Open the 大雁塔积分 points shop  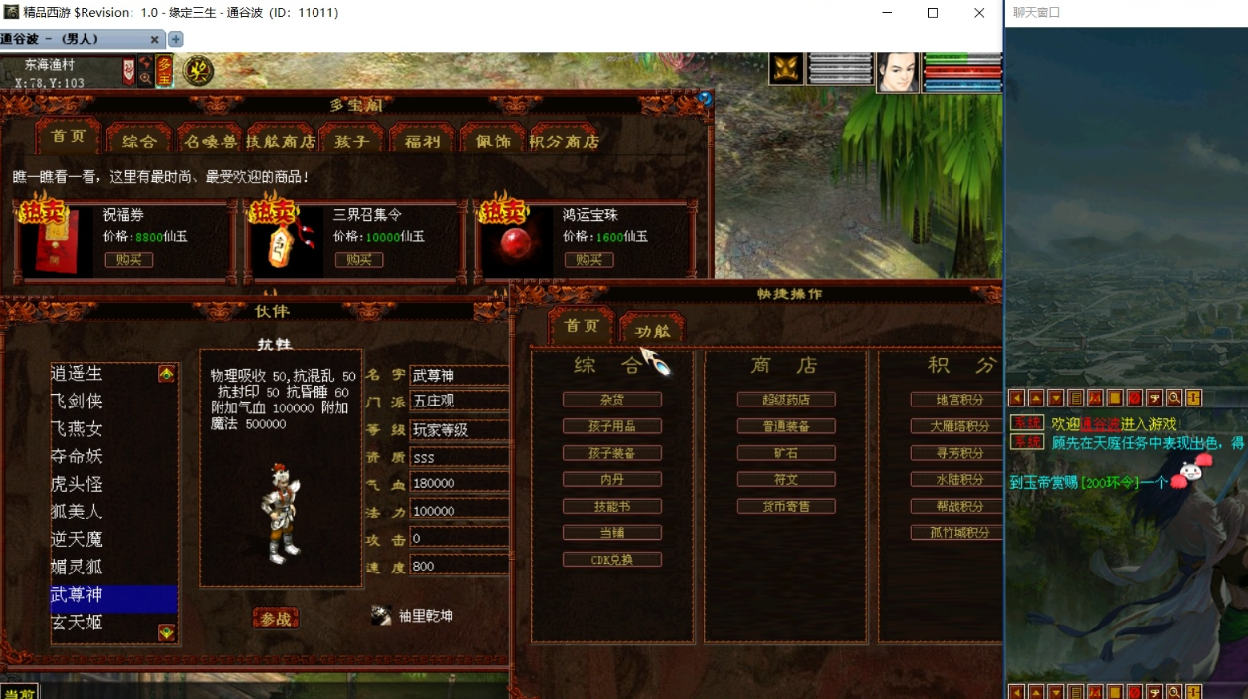click(x=957, y=426)
